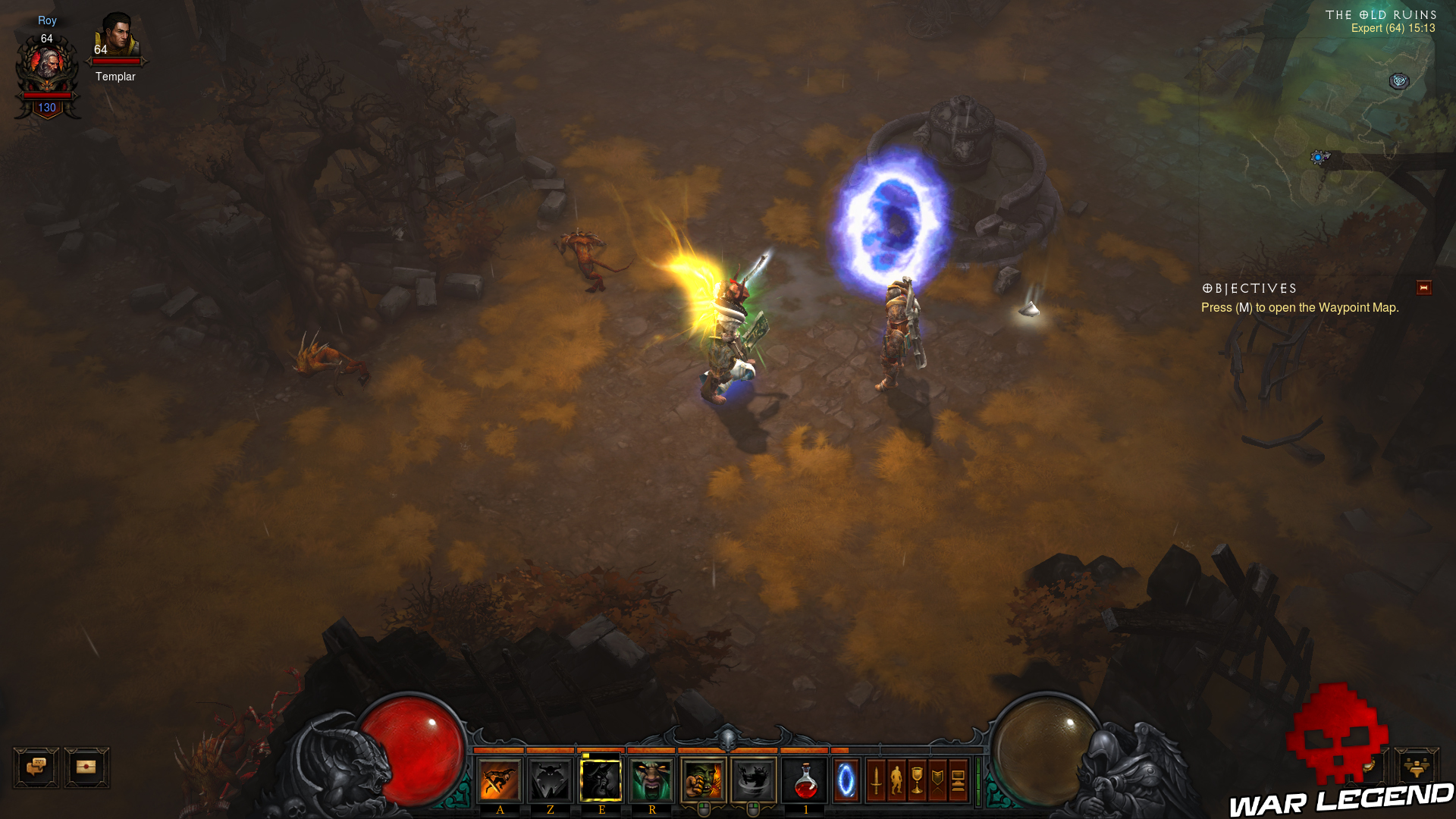Viewport: 1456px width, 819px height.
Task: Collapse the Objectives panel
Action: tap(1424, 287)
